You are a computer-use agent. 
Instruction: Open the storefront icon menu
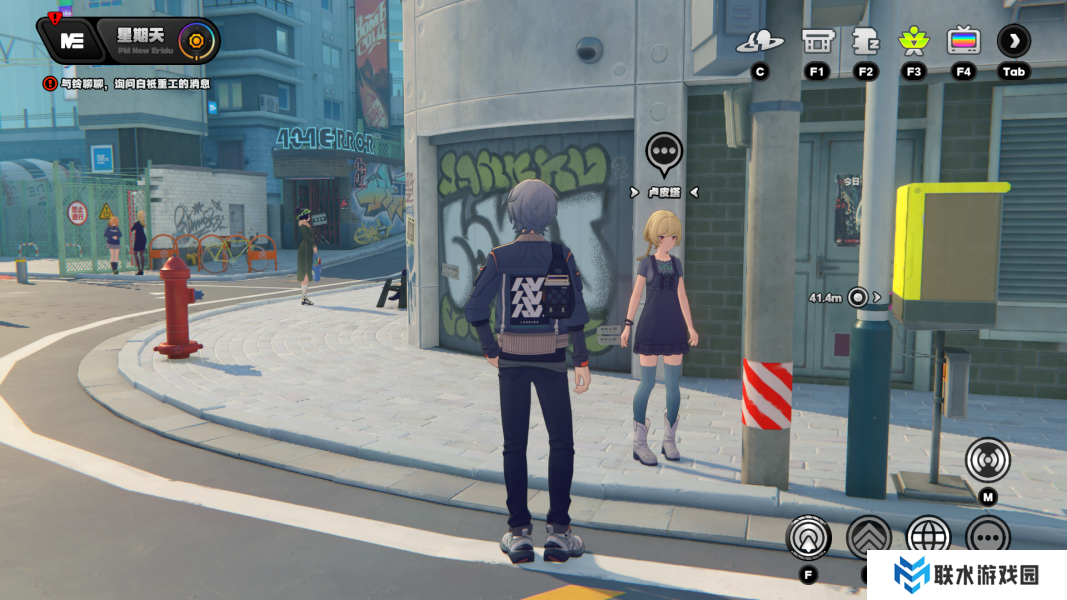(817, 42)
